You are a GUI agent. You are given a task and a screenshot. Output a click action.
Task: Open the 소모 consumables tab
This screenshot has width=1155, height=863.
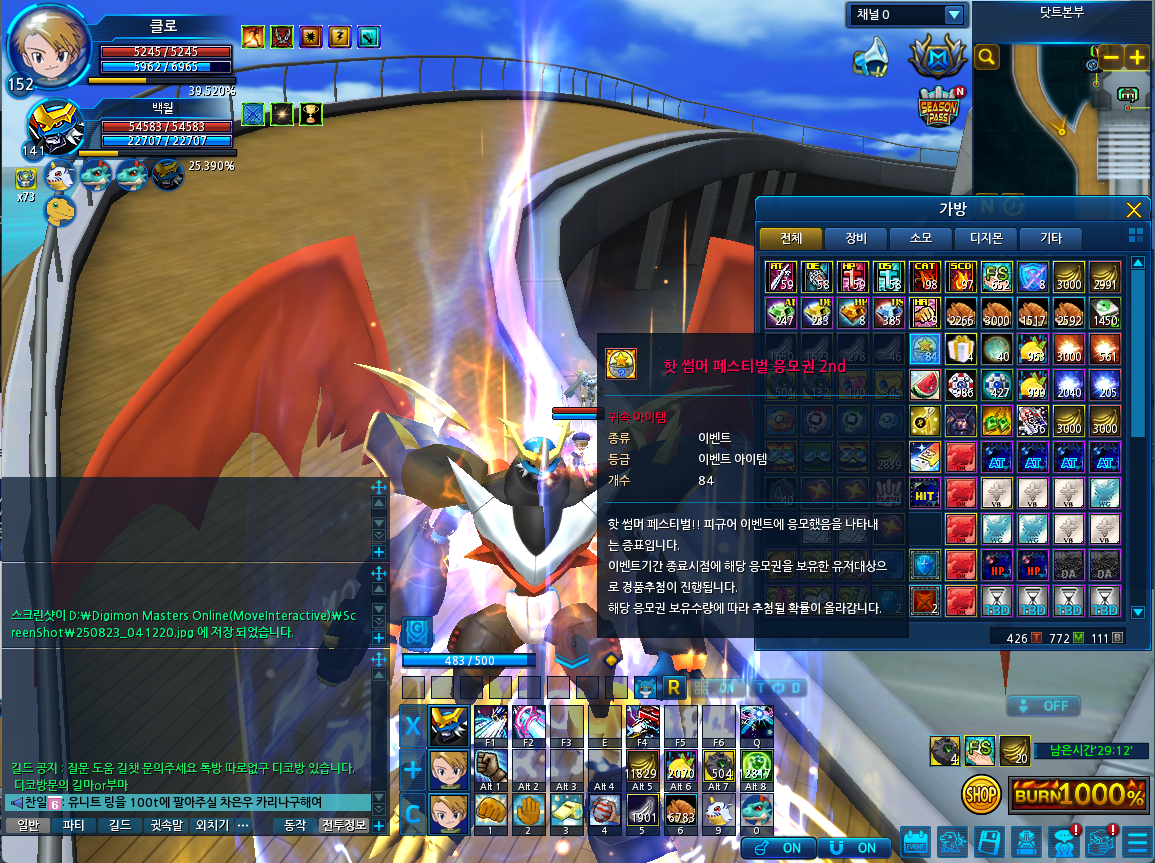920,238
